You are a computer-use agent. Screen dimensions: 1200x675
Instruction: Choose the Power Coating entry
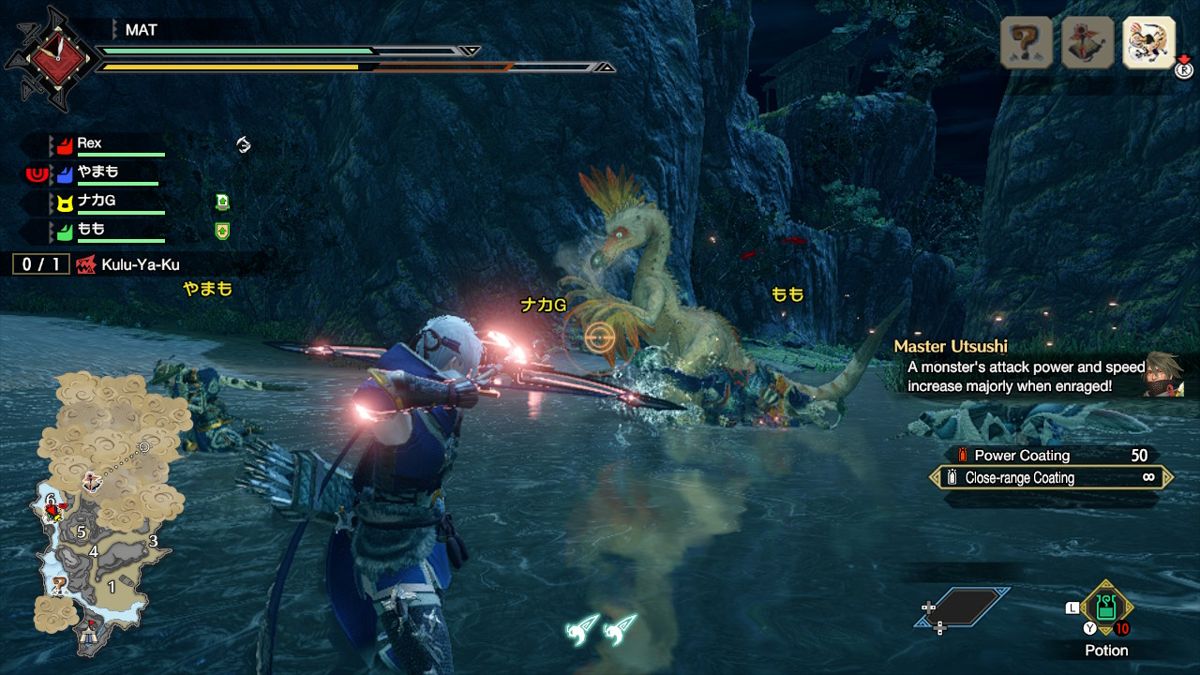1050,455
